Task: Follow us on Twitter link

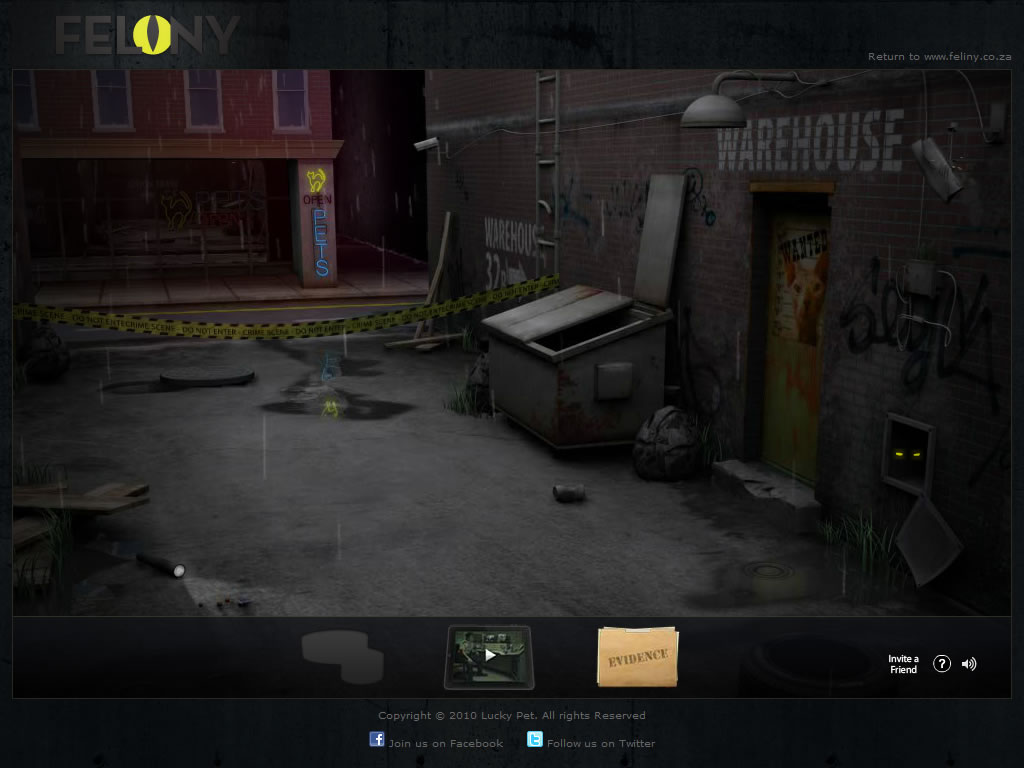Action: [x=600, y=743]
